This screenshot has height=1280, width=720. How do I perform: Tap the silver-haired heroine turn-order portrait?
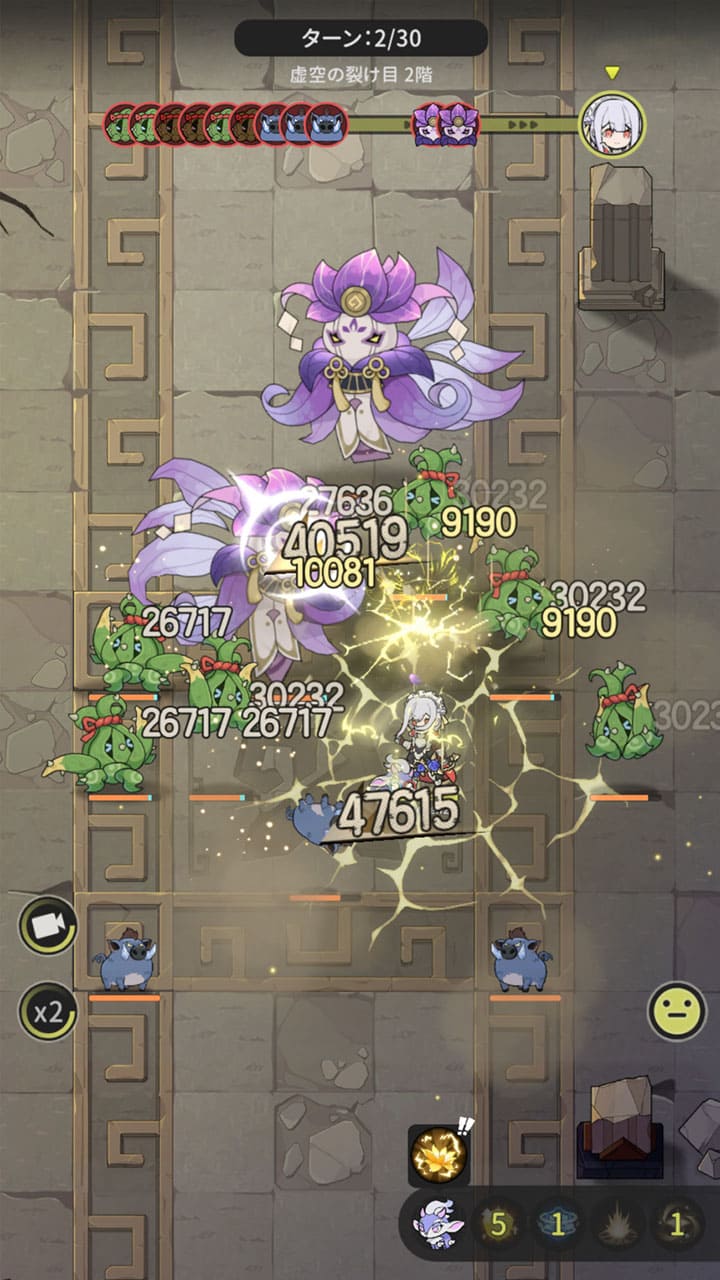coord(612,124)
